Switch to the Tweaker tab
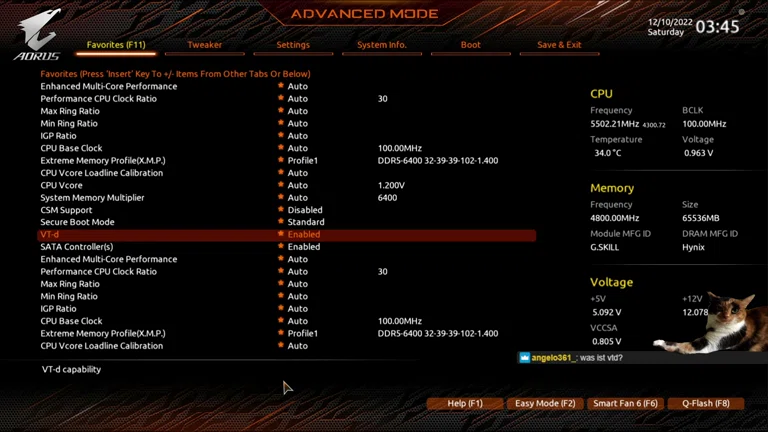Viewport: 768px width, 432px height. pyautogui.click(x=204, y=45)
